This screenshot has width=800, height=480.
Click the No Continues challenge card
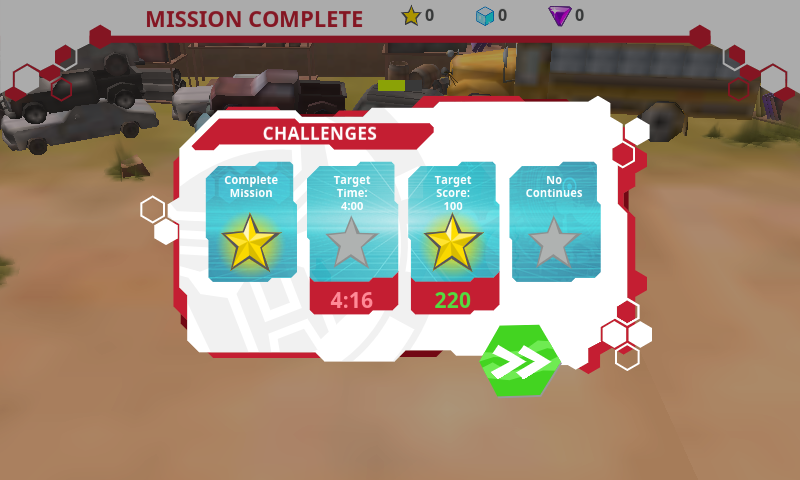click(554, 223)
